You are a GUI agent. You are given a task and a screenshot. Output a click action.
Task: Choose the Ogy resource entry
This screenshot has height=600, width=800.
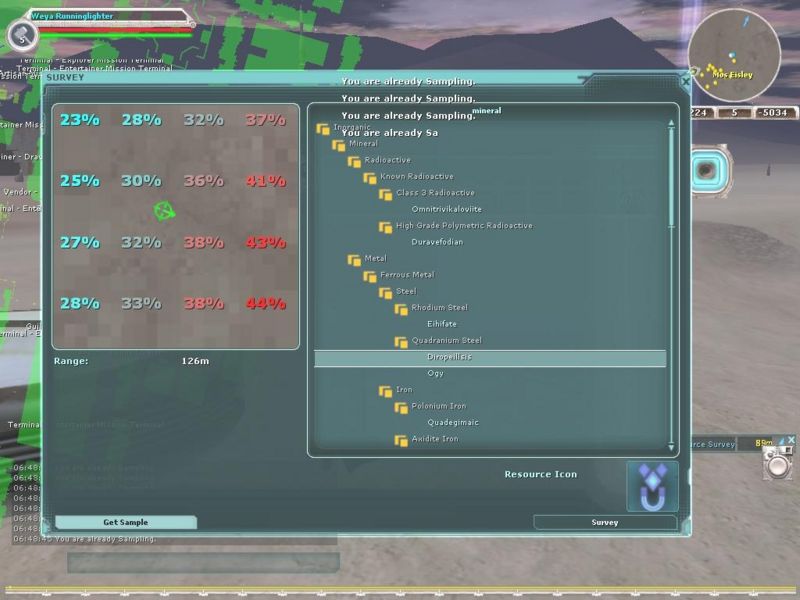pyautogui.click(x=436, y=373)
